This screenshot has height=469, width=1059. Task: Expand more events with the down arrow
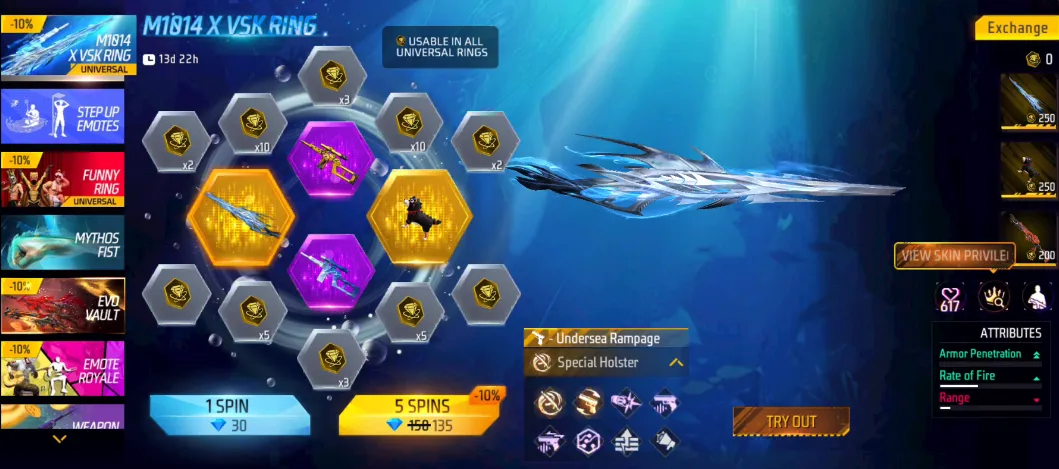coord(60,438)
